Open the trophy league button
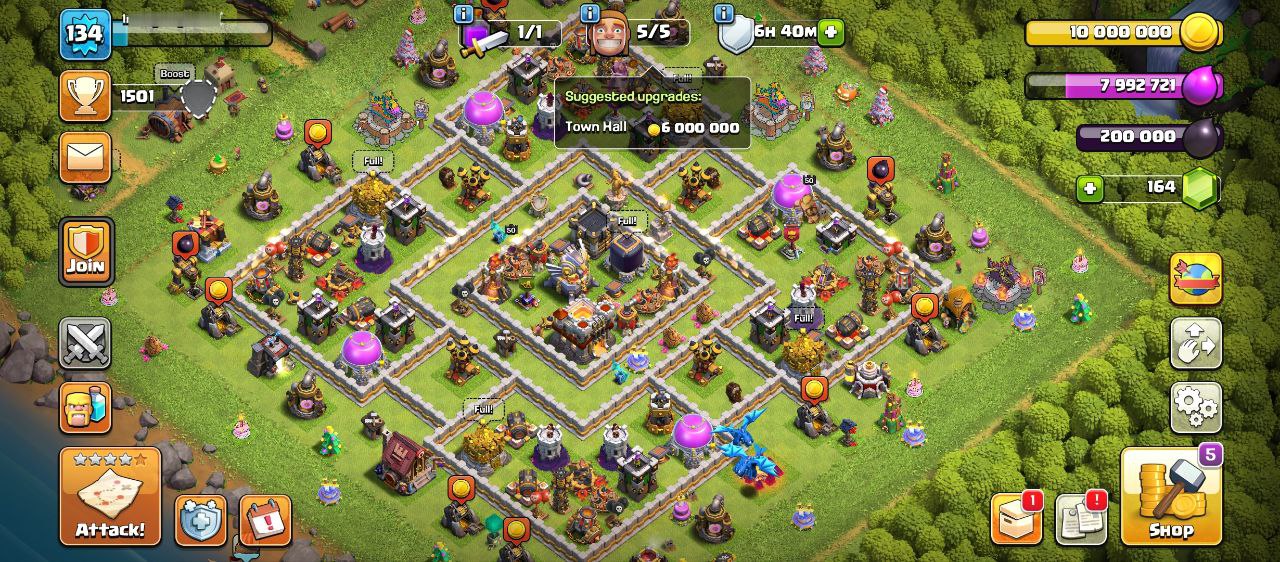 coord(85,96)
